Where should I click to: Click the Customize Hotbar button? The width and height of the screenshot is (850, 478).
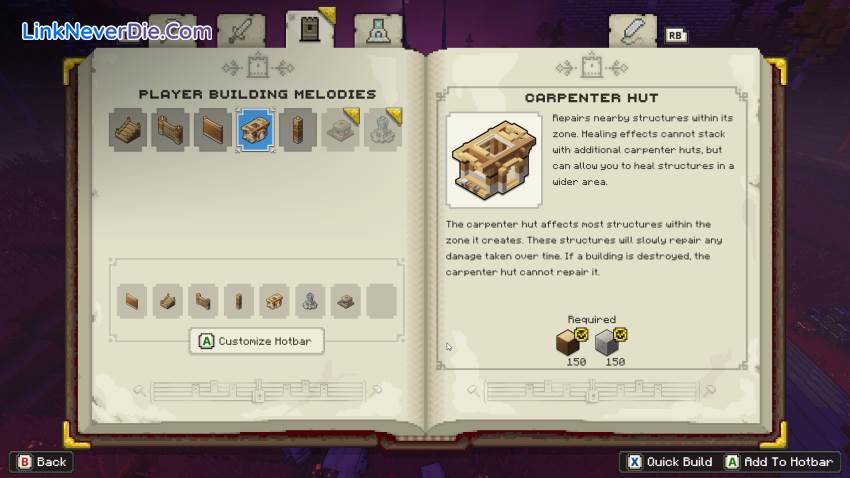coord(256,341)
